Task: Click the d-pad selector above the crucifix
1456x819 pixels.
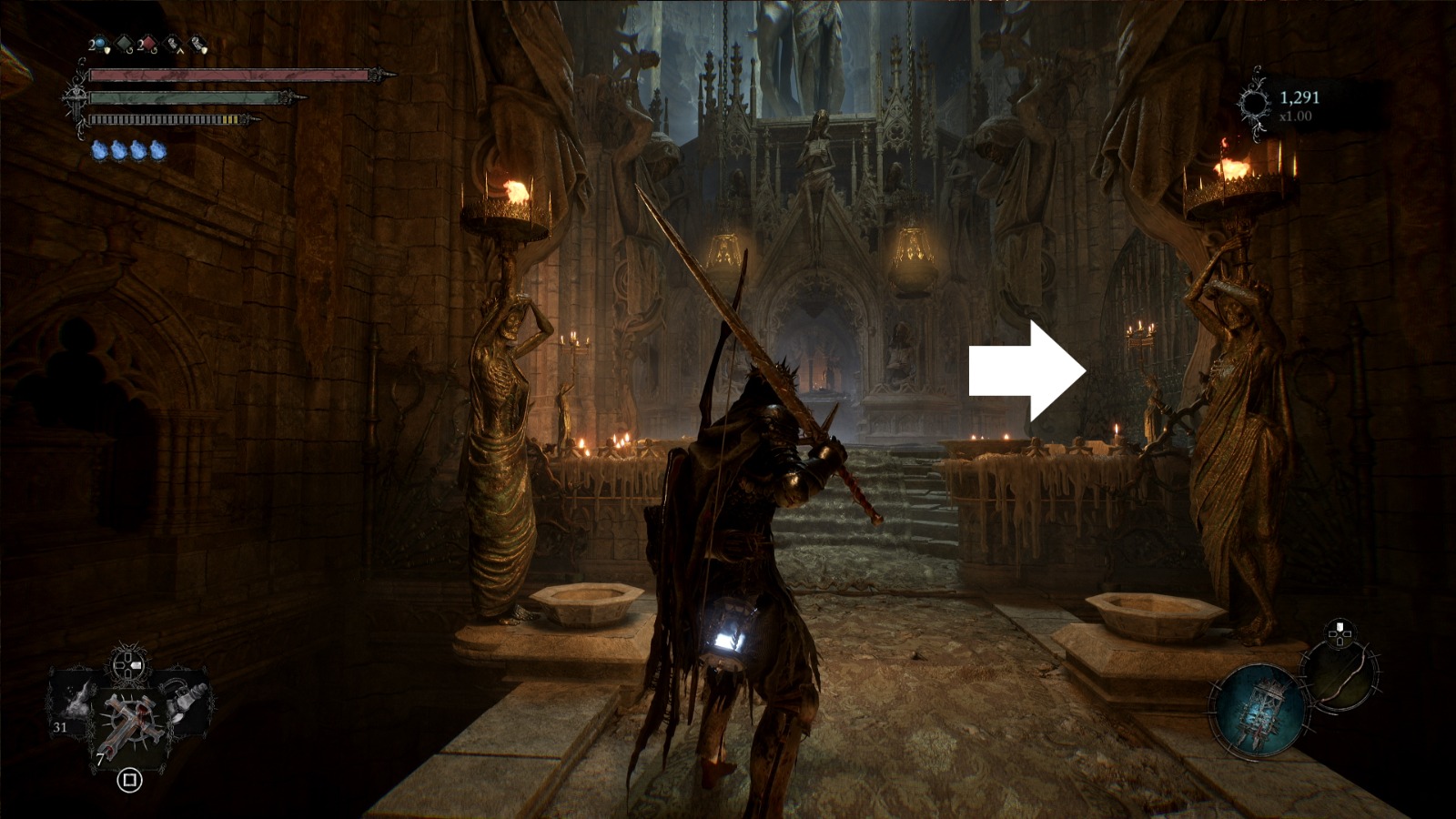Action: coord(126,666)
